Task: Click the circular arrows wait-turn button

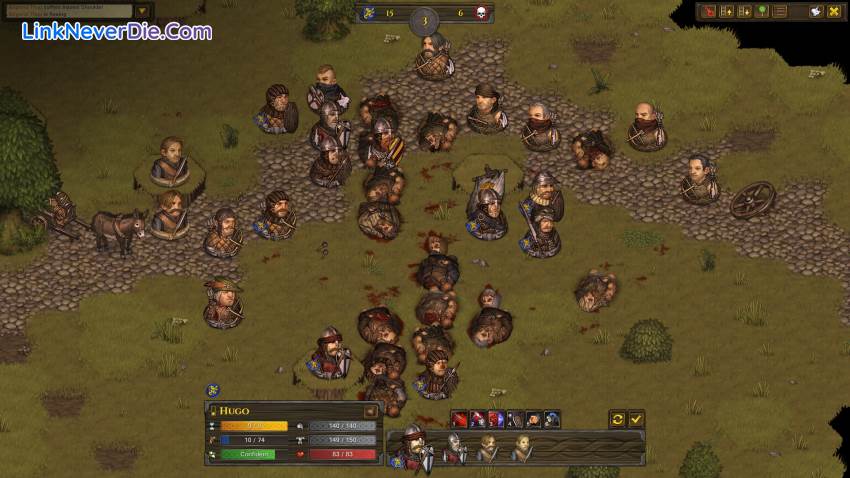Action: [617, 419]
